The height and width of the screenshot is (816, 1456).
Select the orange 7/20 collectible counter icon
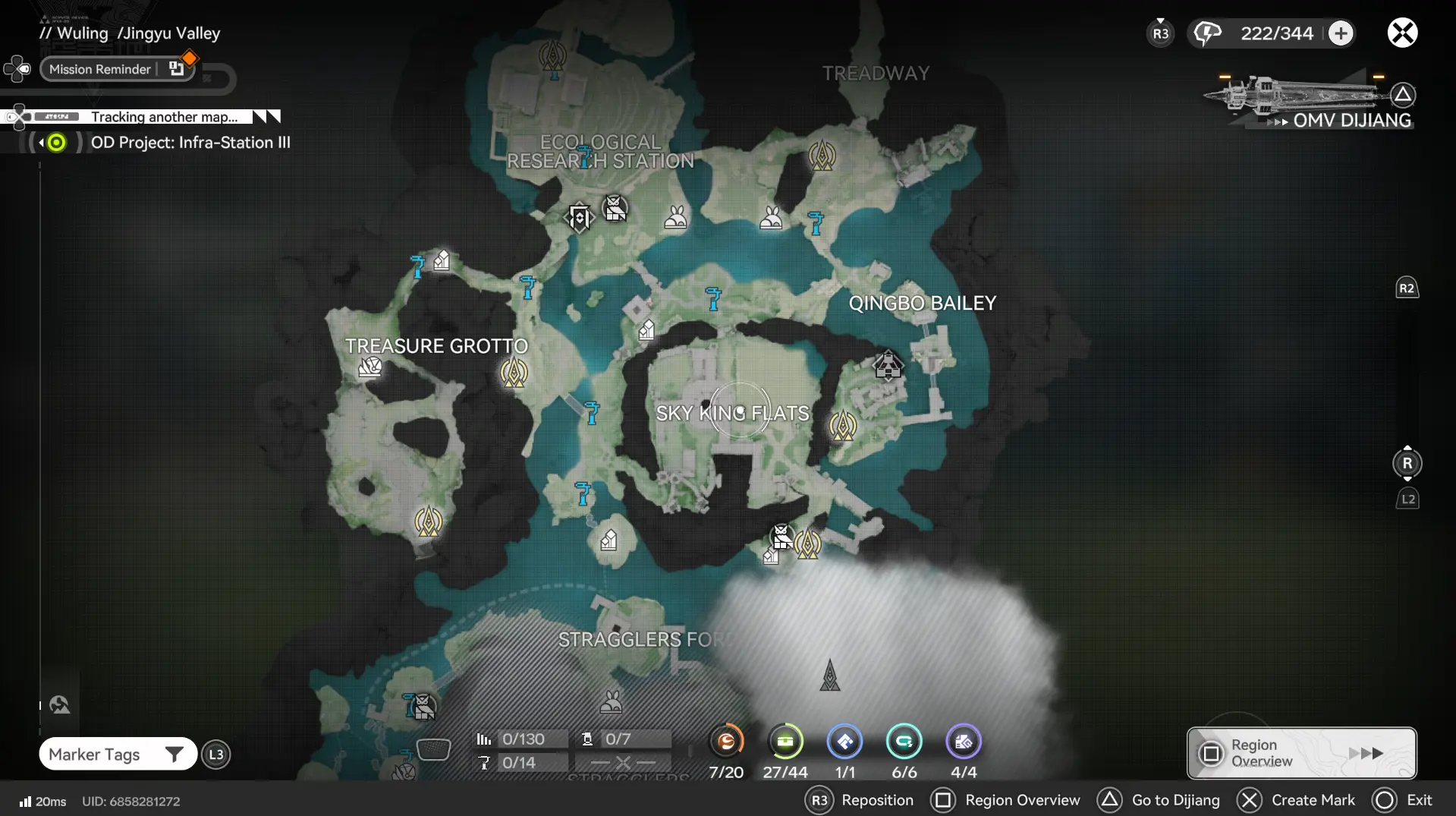pyautogui.click(x=726, y=742)
